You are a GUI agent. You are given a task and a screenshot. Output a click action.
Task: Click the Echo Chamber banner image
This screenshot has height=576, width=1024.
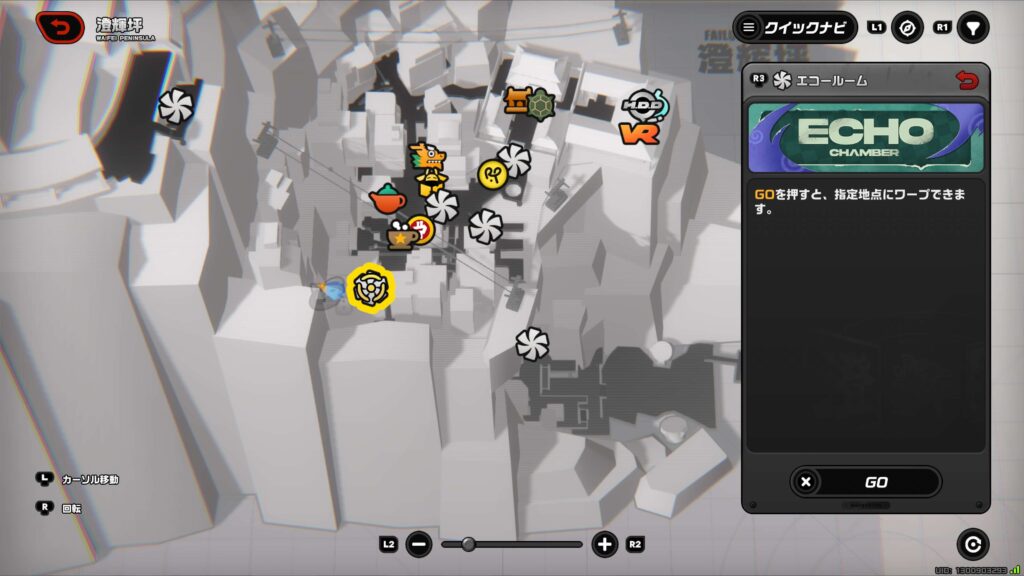tap(865, 137)
